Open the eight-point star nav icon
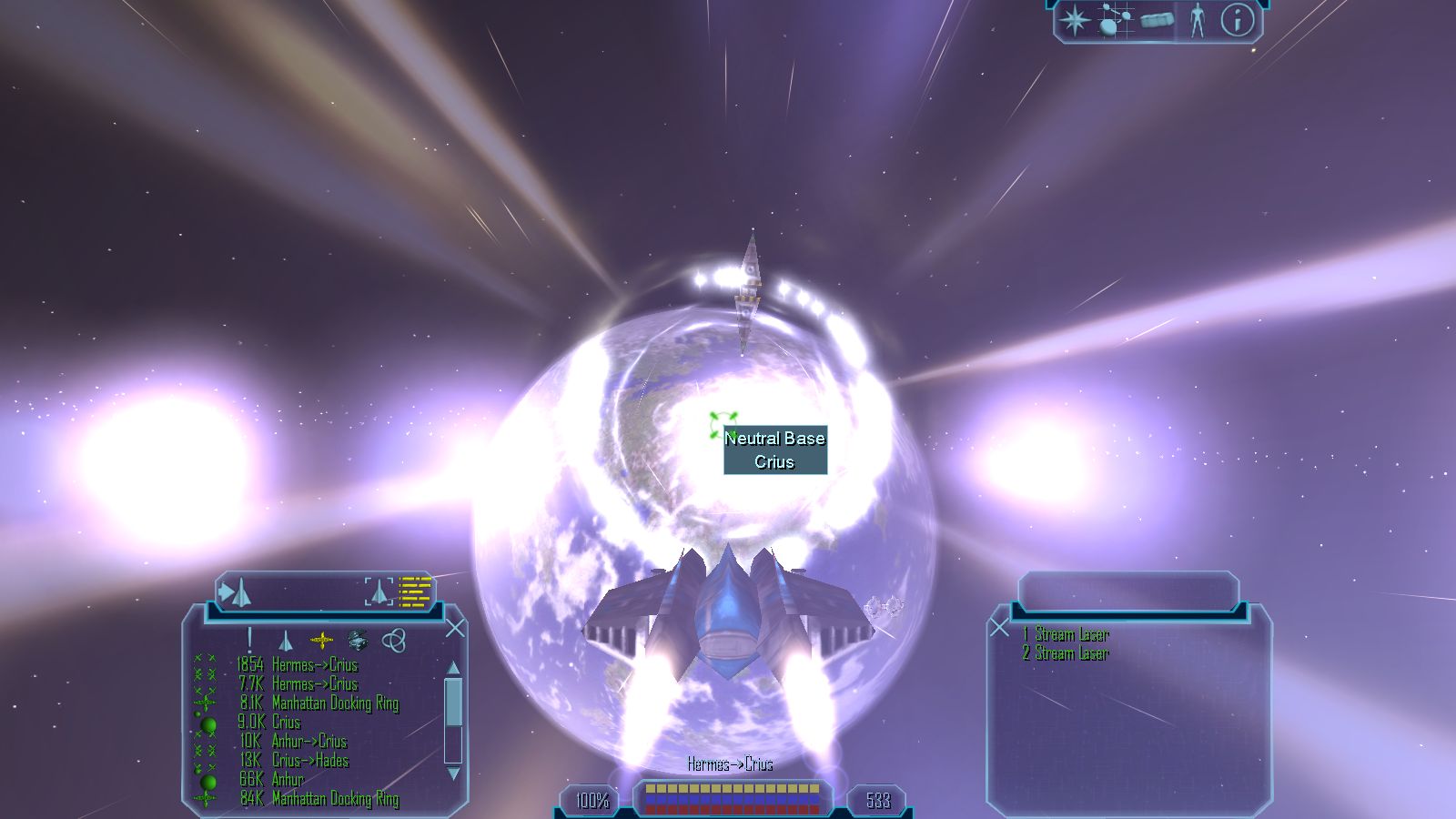Viewport: 1456px width, 819px height. pyautogui.click(x=1075, y=21)
